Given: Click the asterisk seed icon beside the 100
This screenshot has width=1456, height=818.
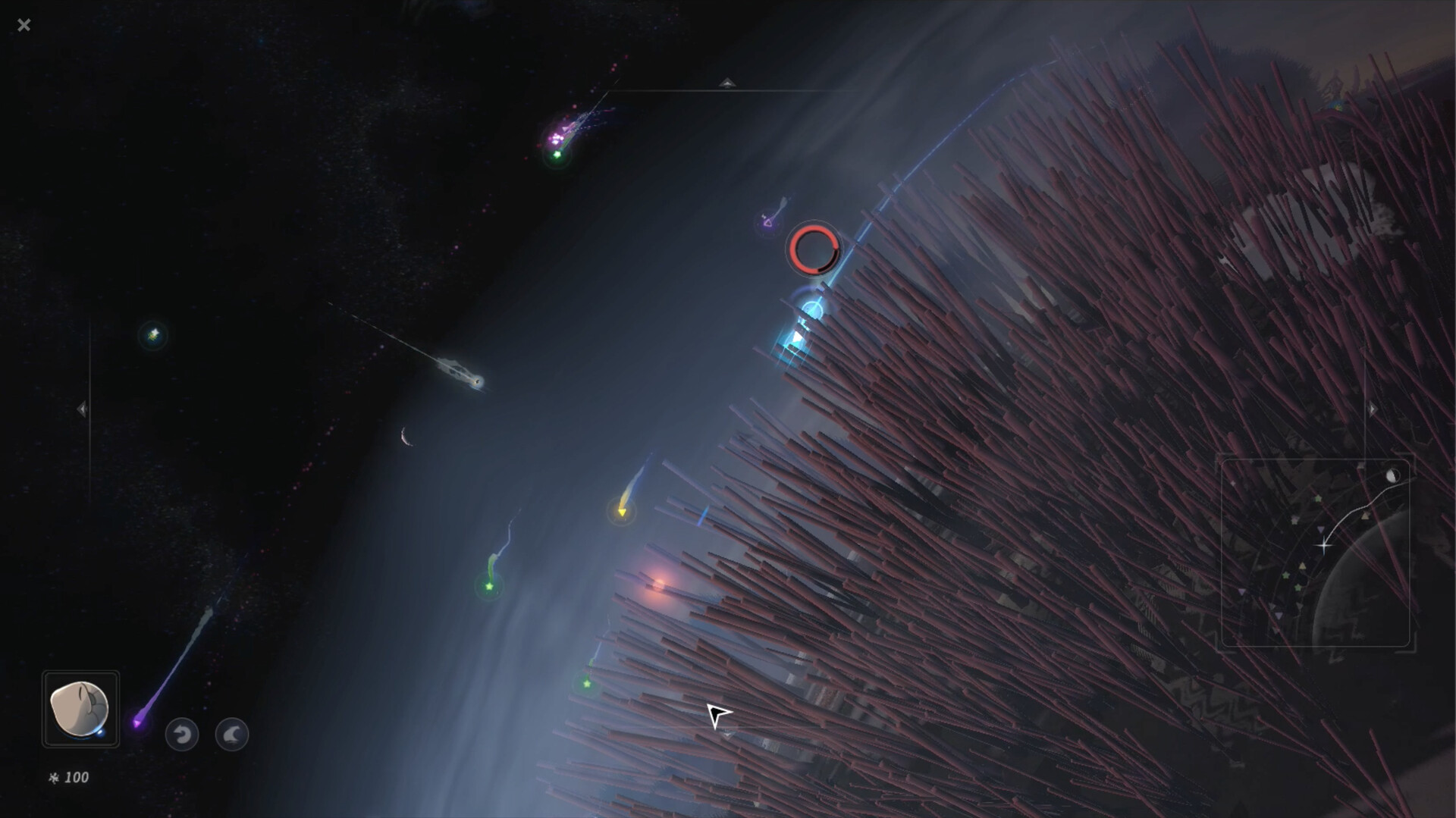Looking at the screenshot, I should [53, 777].
